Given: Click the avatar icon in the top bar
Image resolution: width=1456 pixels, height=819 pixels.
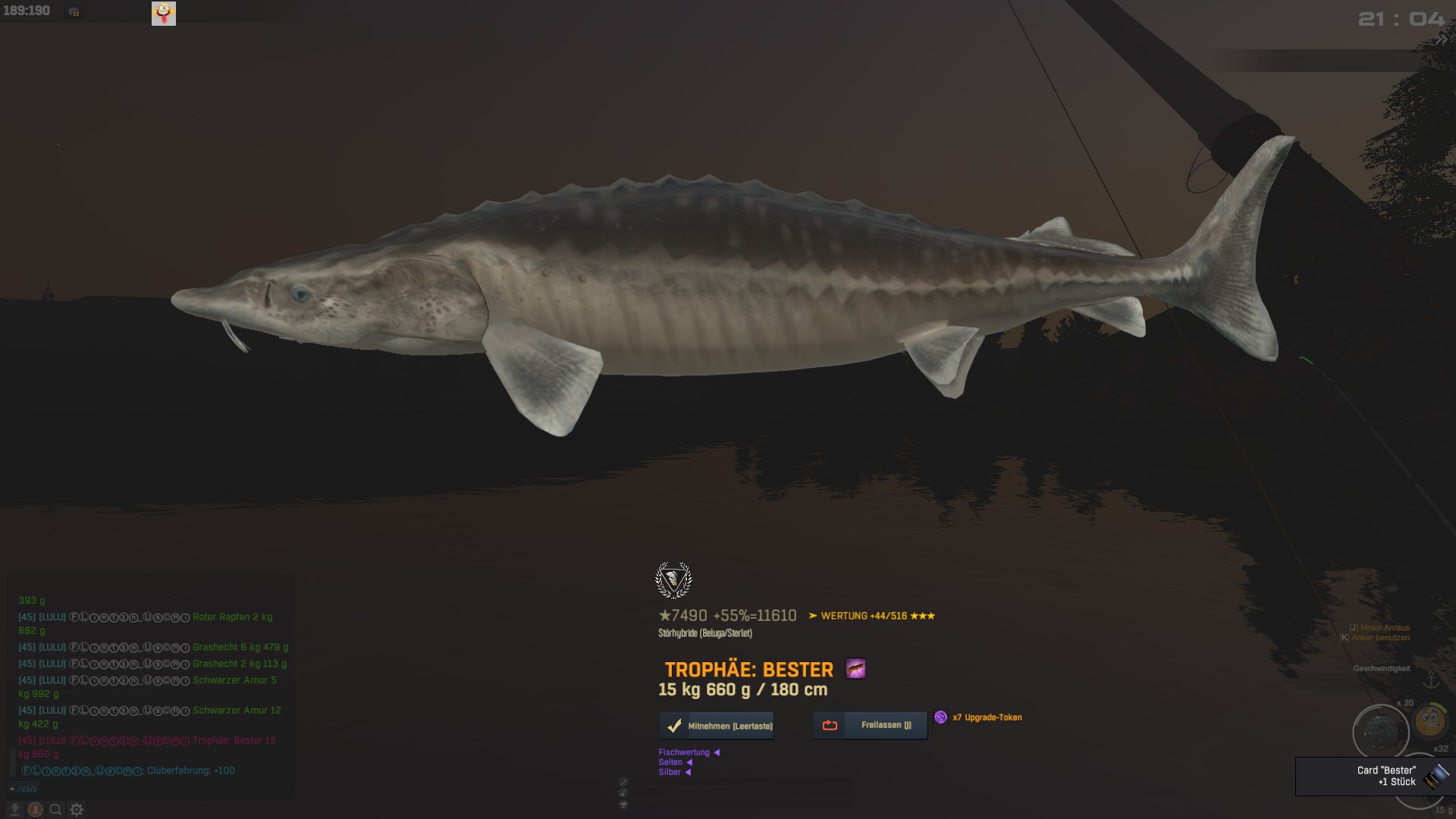Looking at the screenshot, I should click(x=164, y=13).
